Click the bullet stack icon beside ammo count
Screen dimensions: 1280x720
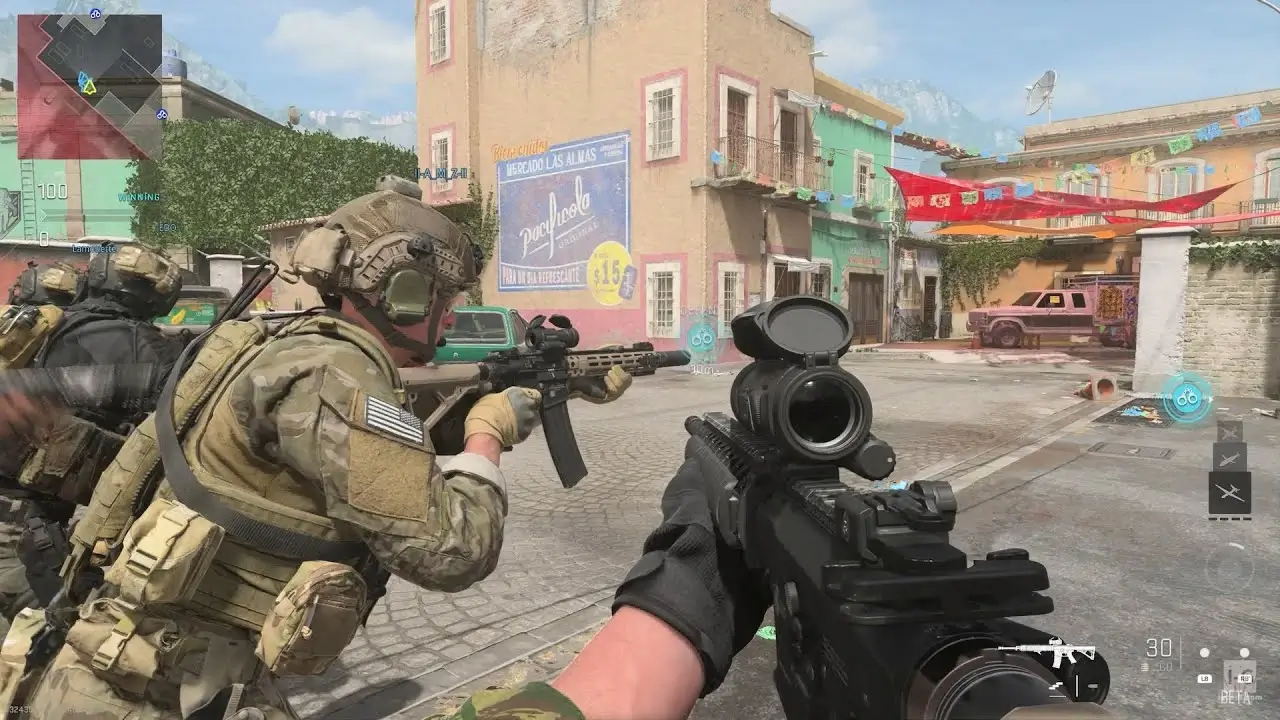pyautogui.click(x=1144, y=666)
